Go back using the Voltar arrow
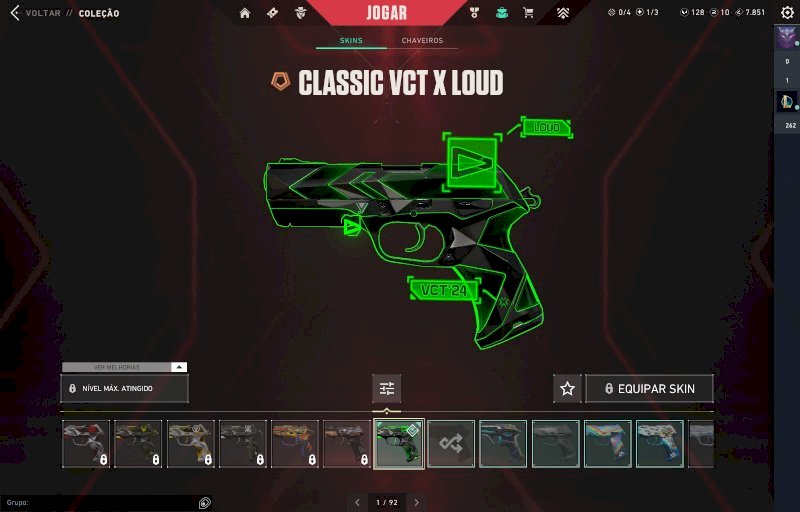The width and height of the screenshot is (800, 512). click(14, 13)
